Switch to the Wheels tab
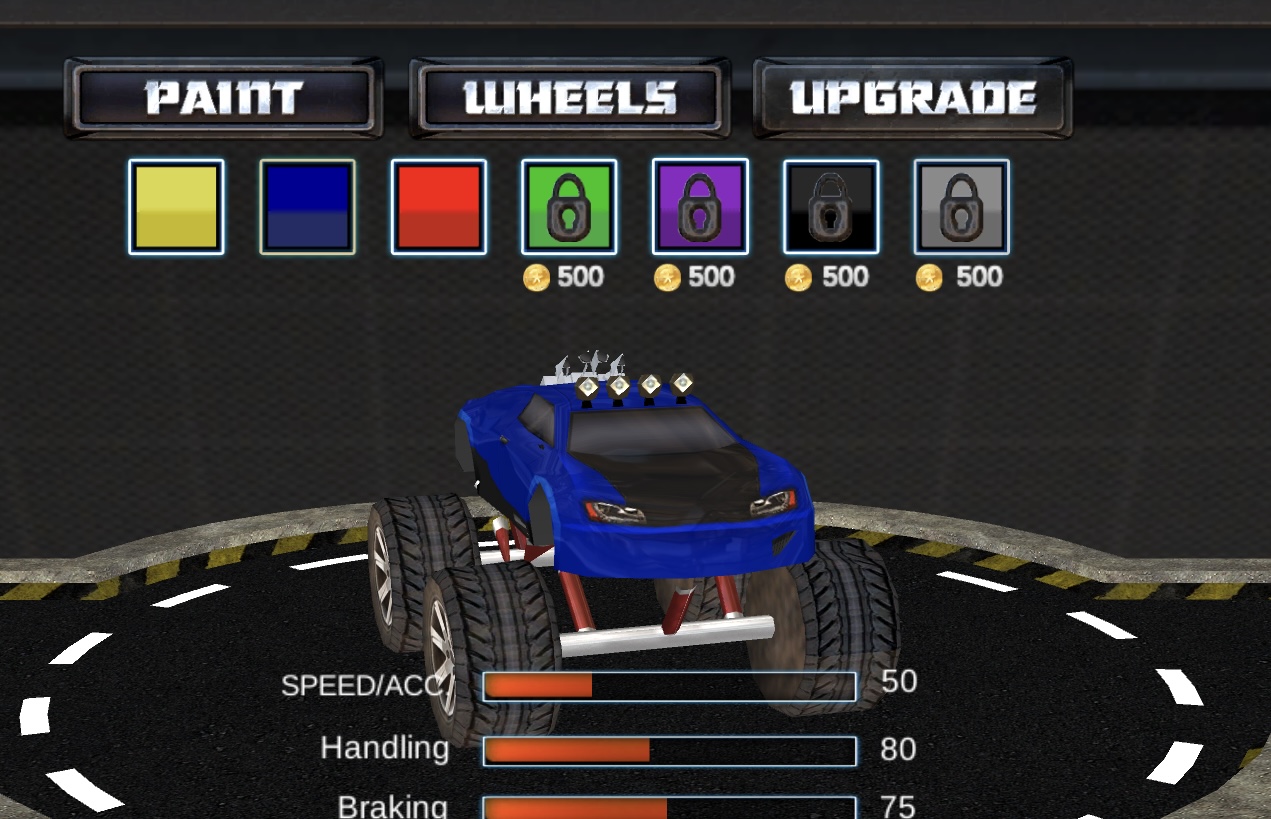Screen dimensions: 1271x819 click(x=569, y=98)
